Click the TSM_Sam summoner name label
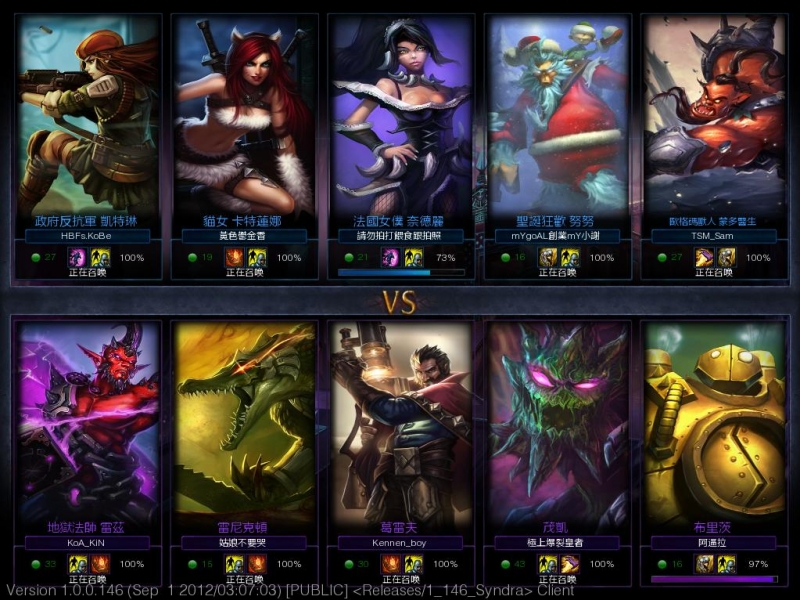 coord(713,236)
